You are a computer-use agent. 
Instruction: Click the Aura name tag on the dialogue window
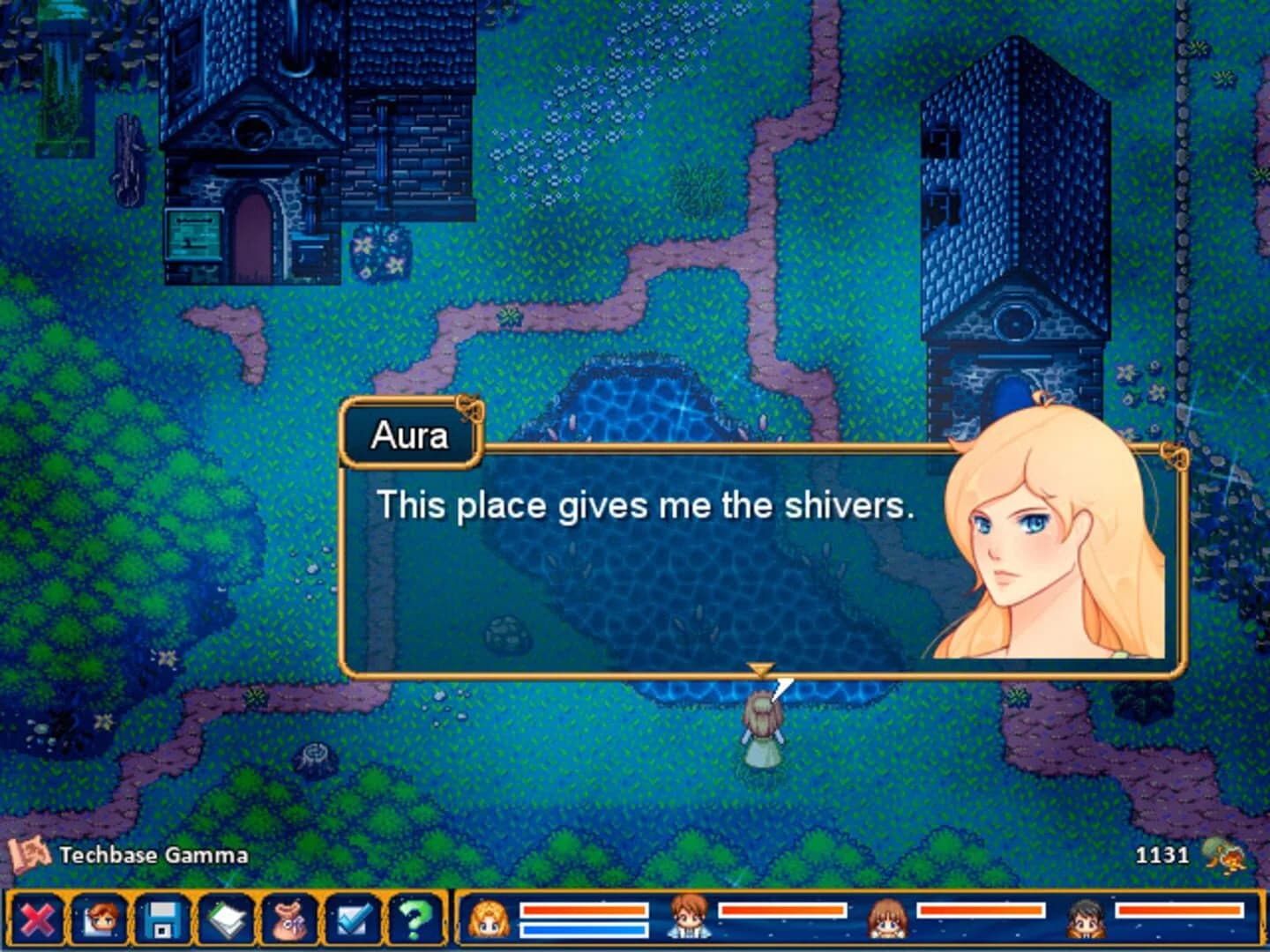pos(411,434)
